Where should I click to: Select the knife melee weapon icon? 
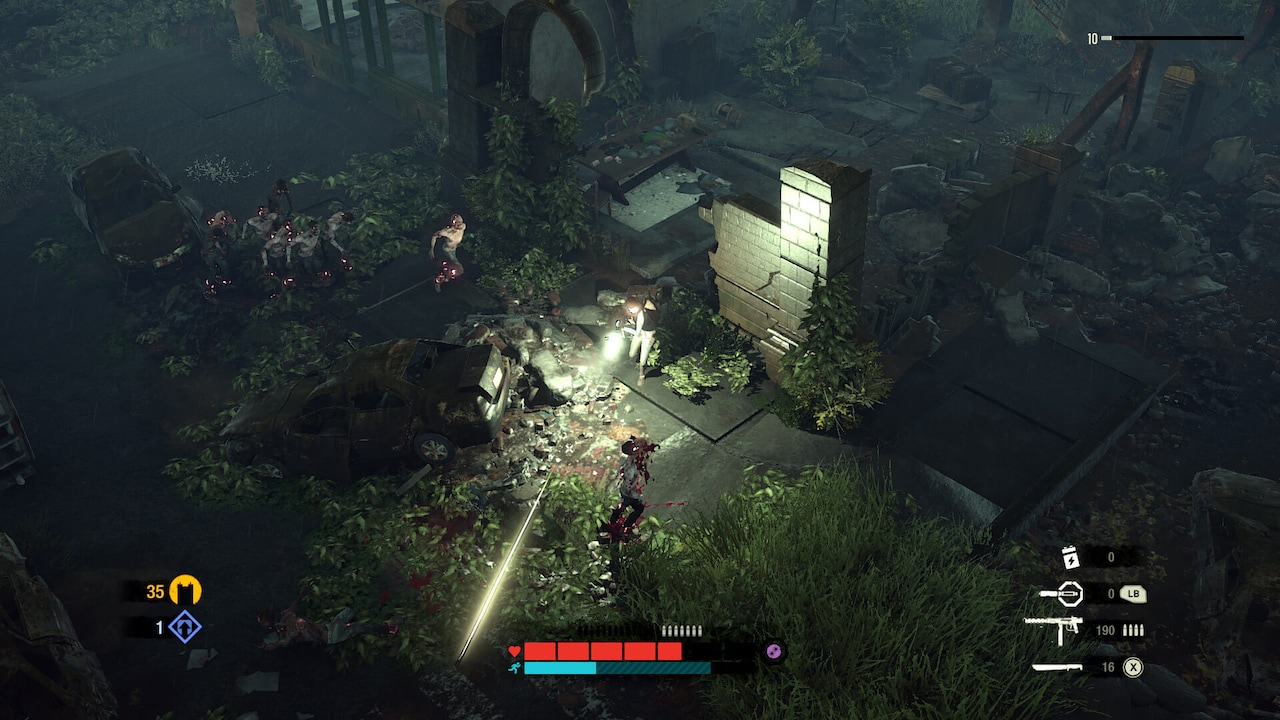tap(1055, 667)
